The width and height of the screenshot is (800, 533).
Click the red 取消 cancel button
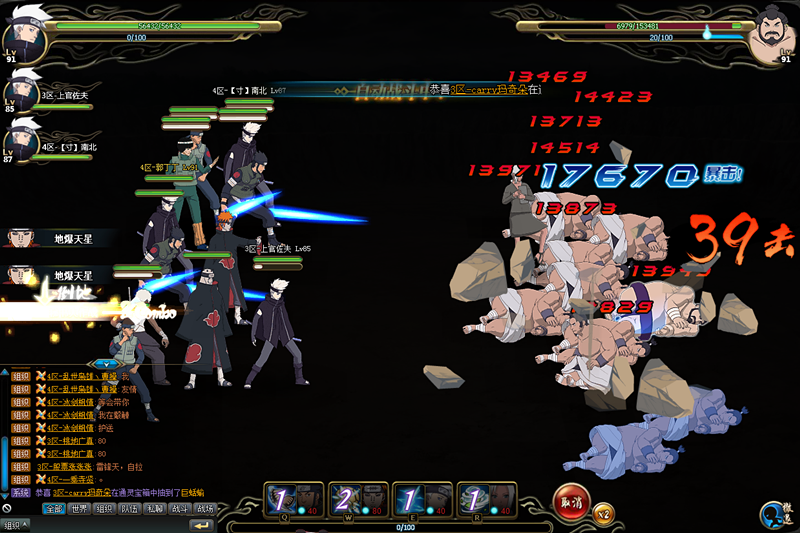573,500
